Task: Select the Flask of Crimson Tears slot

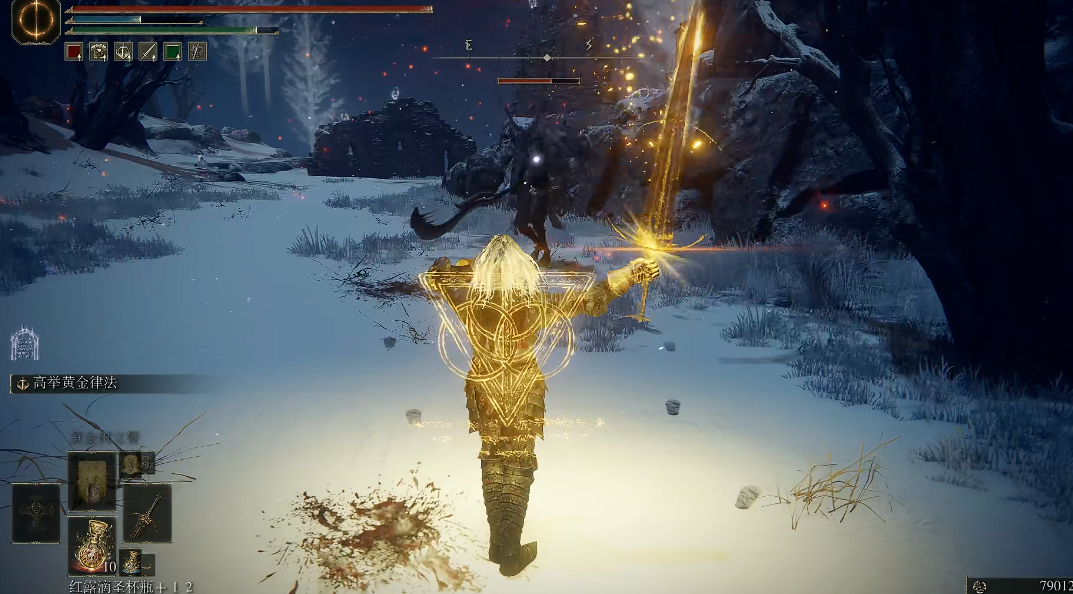Action: tap(92, 546)
